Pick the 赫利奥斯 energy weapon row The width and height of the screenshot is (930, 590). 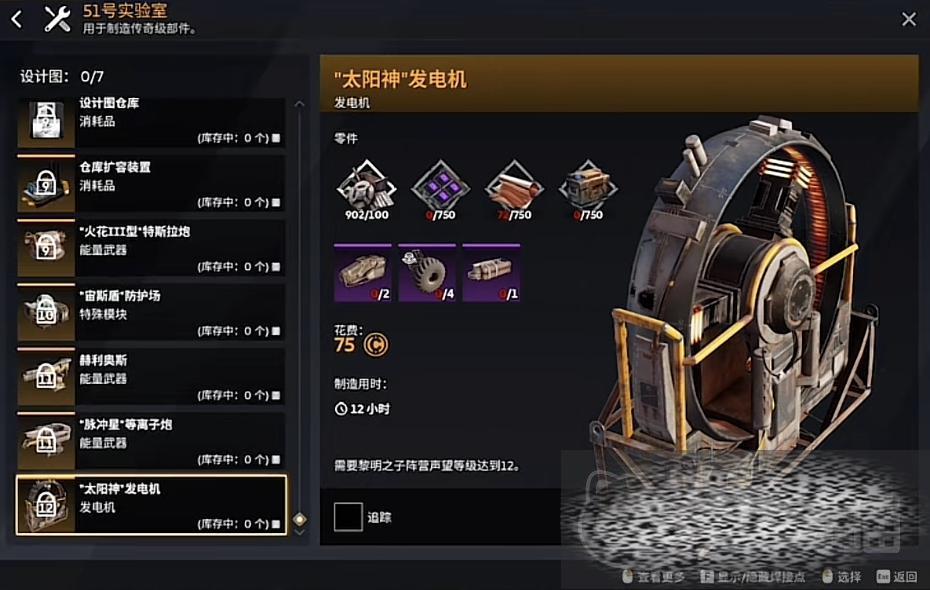coord(151,377)
